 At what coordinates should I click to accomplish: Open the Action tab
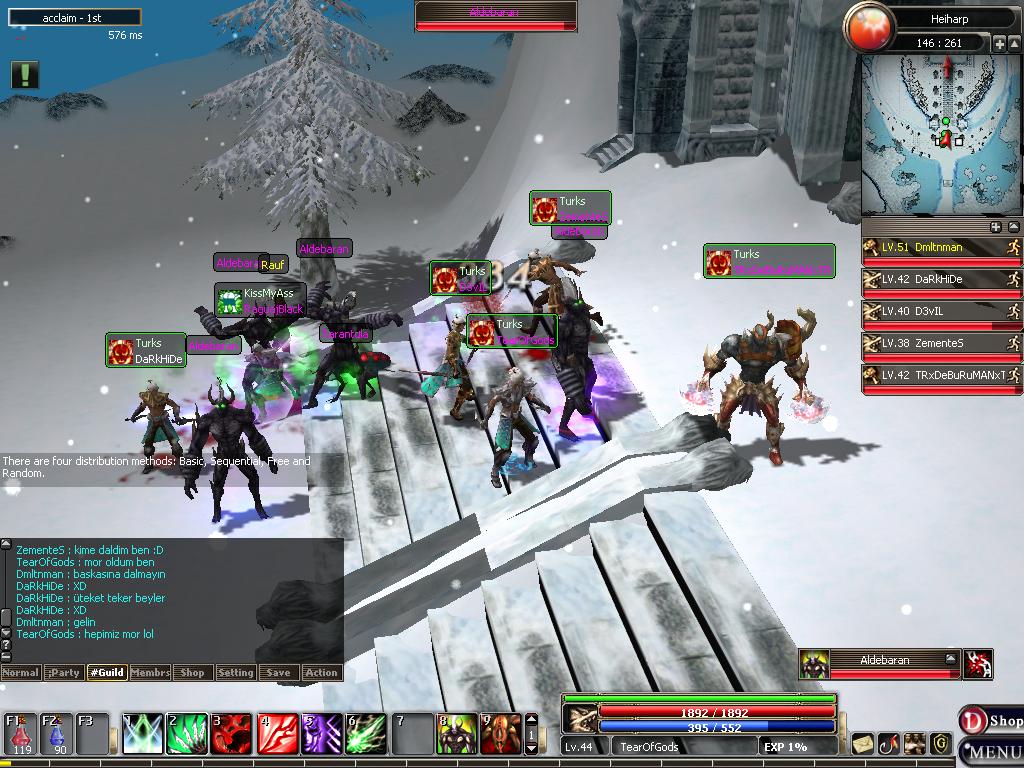322,673
